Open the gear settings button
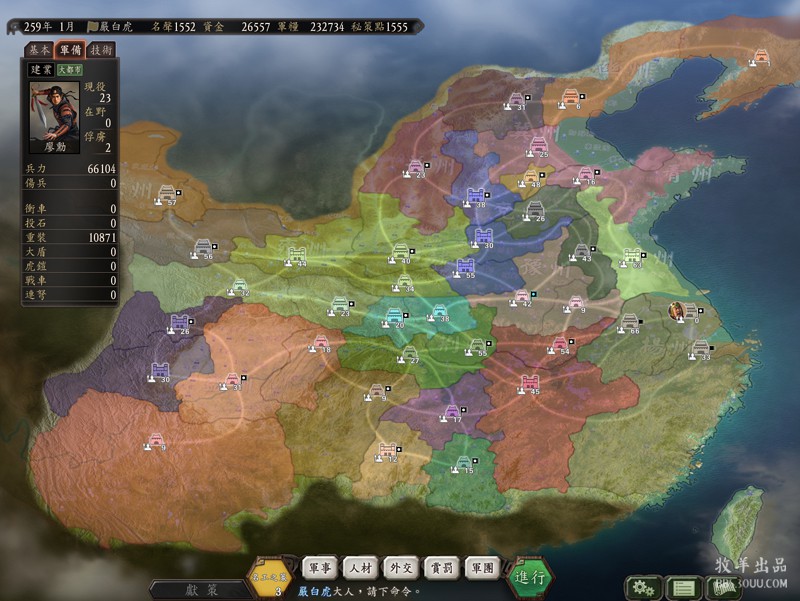The image size is (800, 601). [x=641, y=587]
